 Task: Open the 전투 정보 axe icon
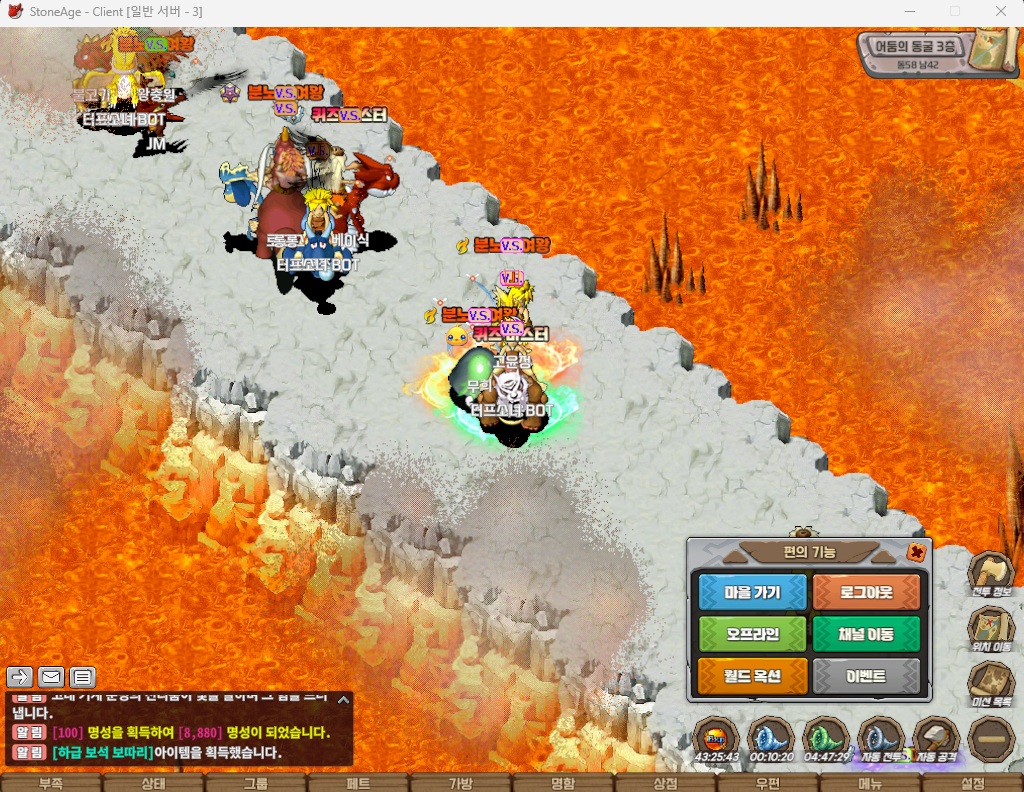point(990,574)
